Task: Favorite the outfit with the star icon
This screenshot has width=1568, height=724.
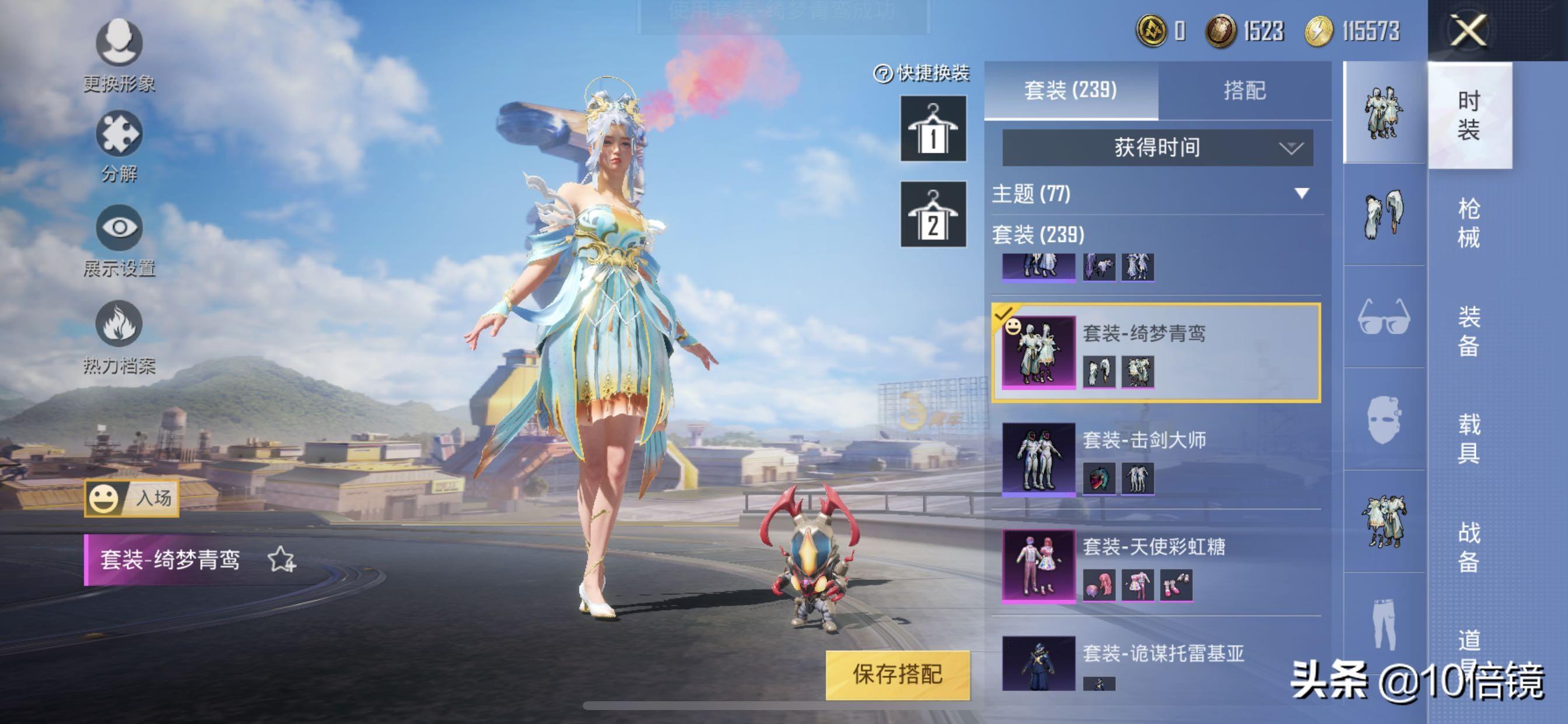Action: [x=282, y=560]
